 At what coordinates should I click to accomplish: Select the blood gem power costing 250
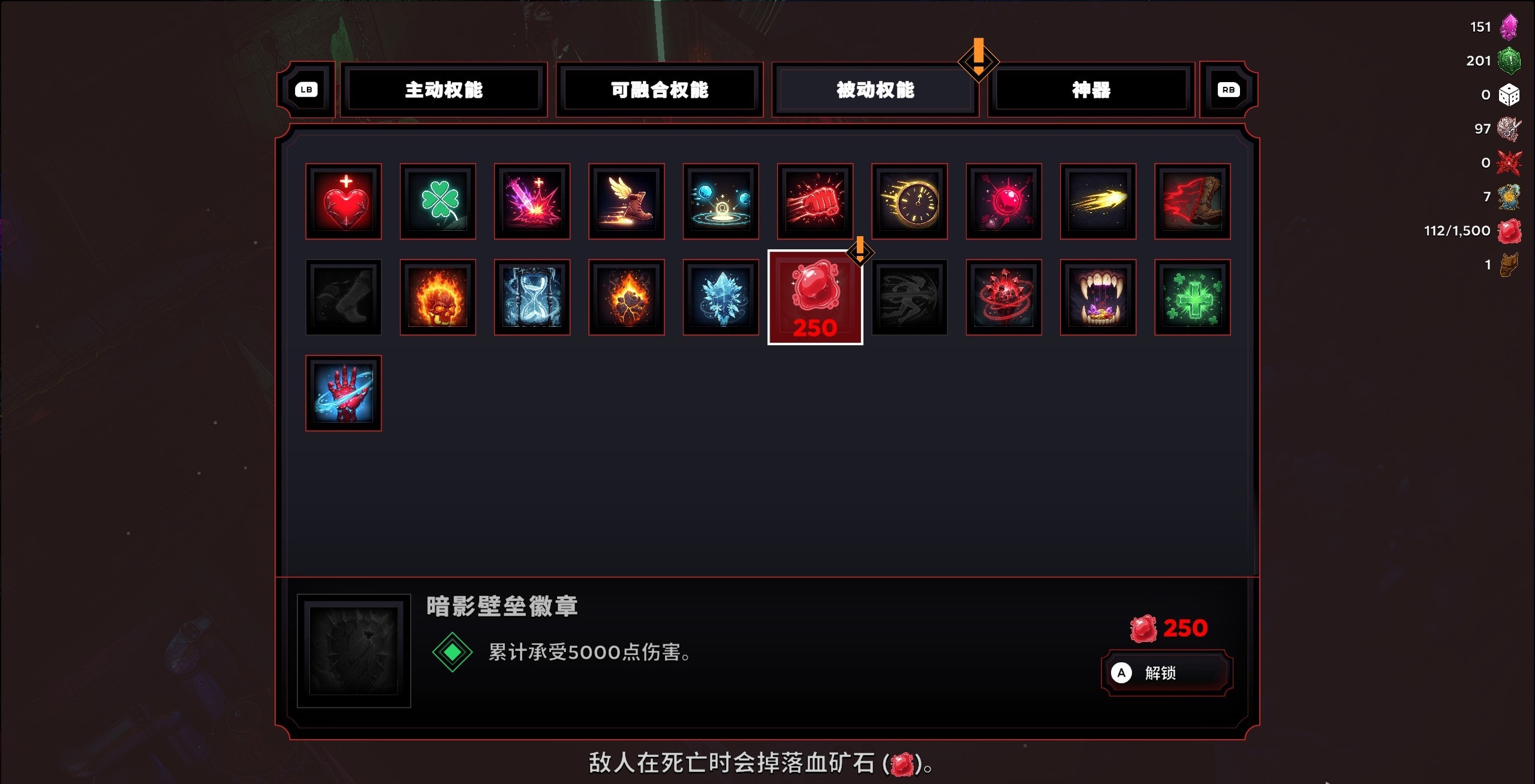(815, 297)
